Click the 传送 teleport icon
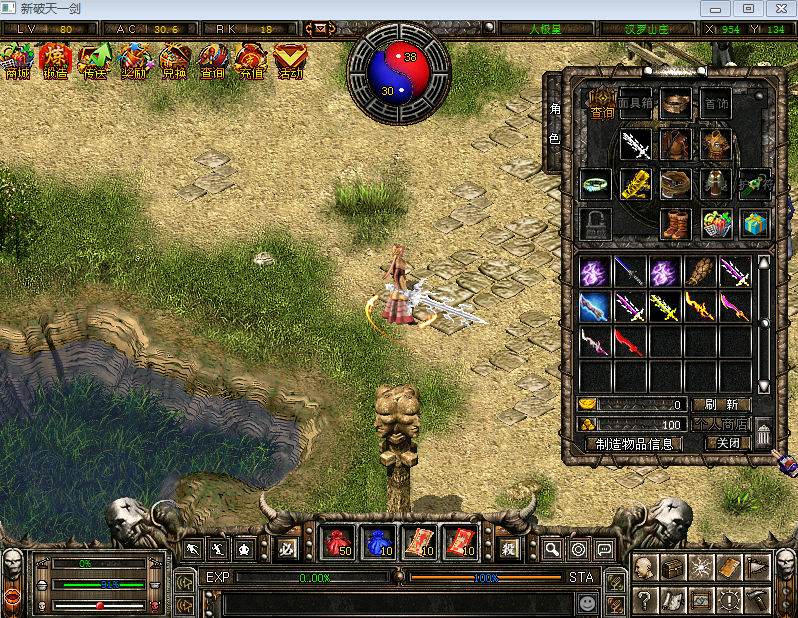 (95, 62)
